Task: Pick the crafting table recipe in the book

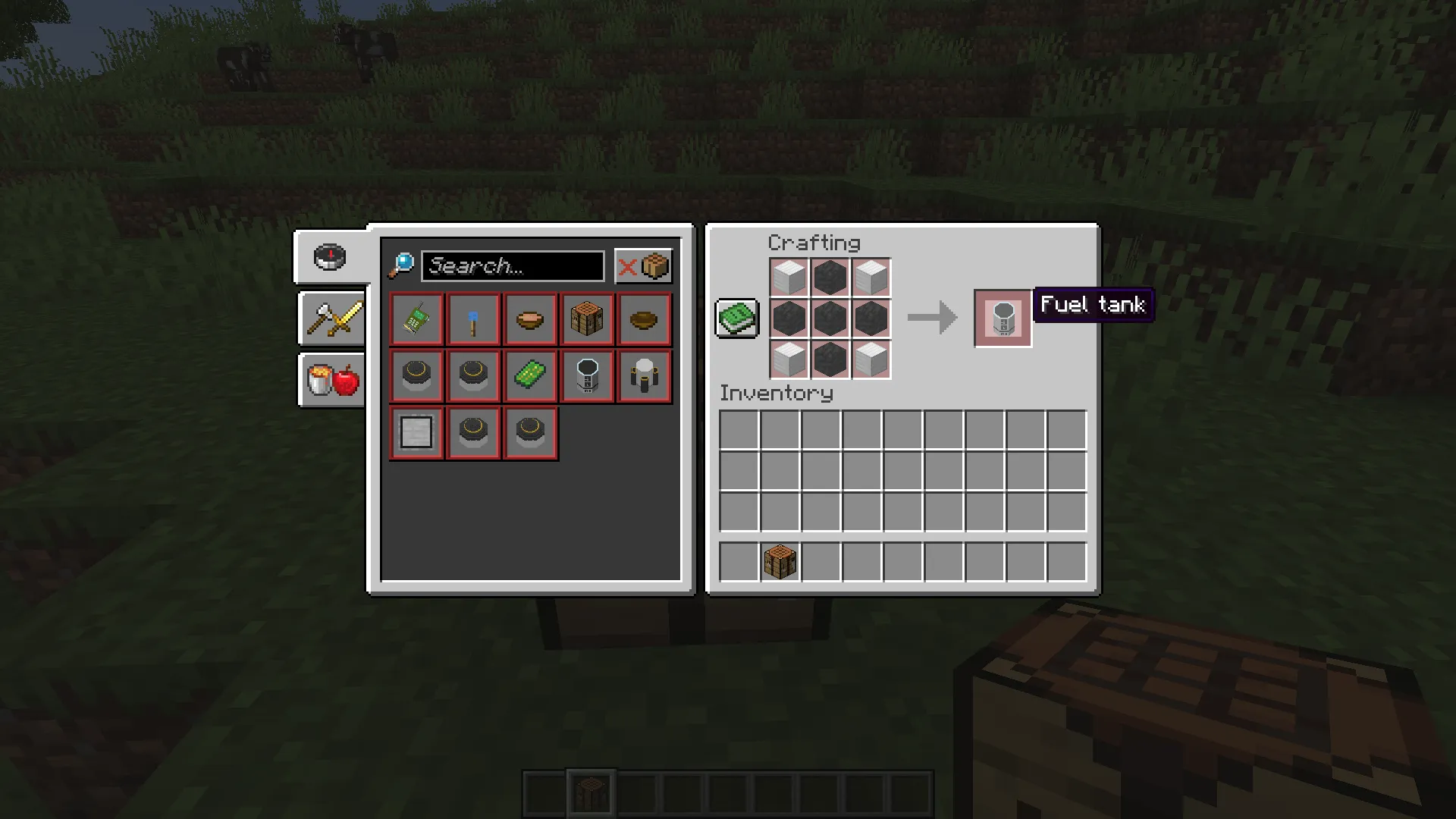Action: point(587,320)
